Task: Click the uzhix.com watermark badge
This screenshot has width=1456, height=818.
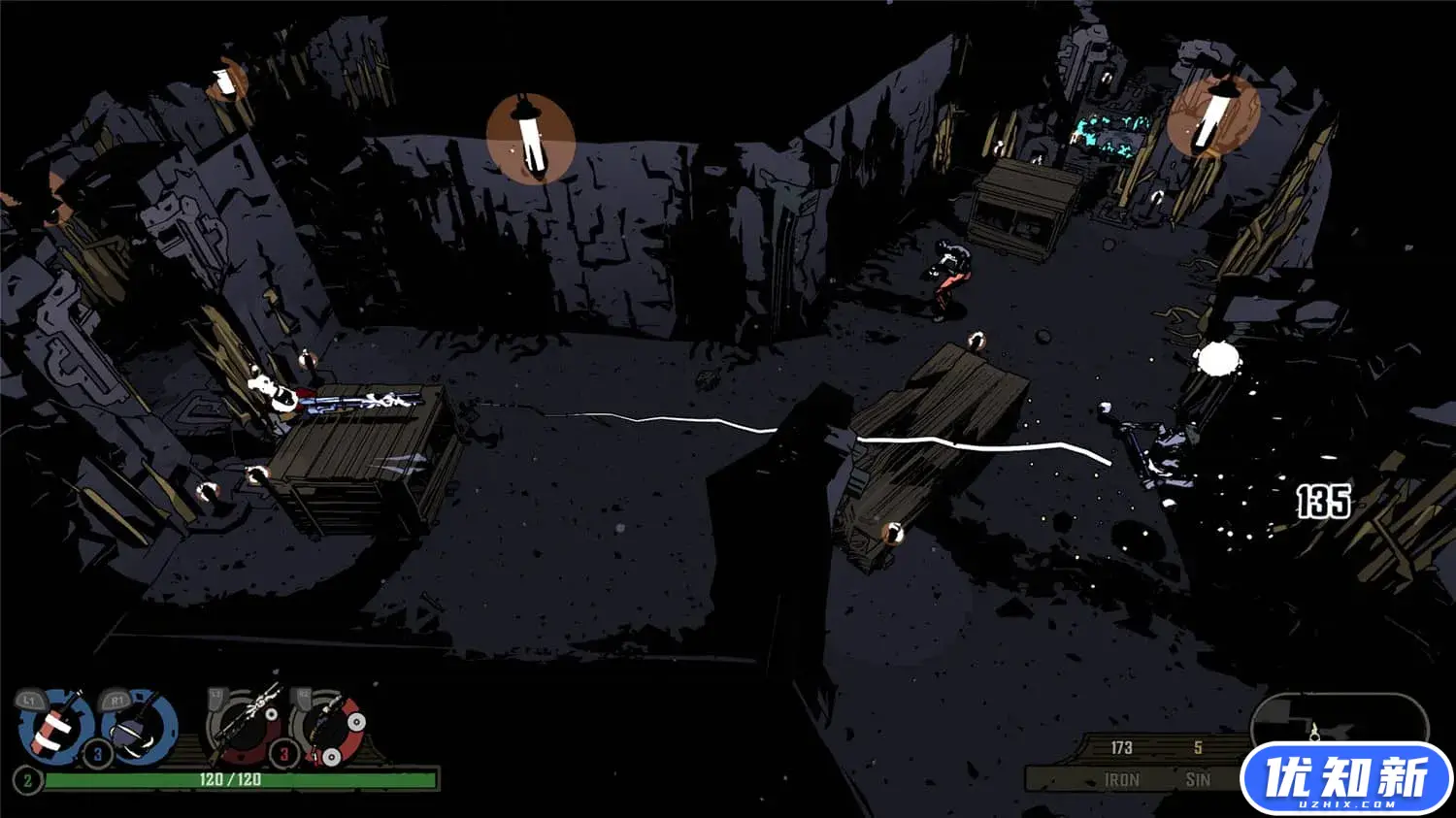Action: point(1345,779)
